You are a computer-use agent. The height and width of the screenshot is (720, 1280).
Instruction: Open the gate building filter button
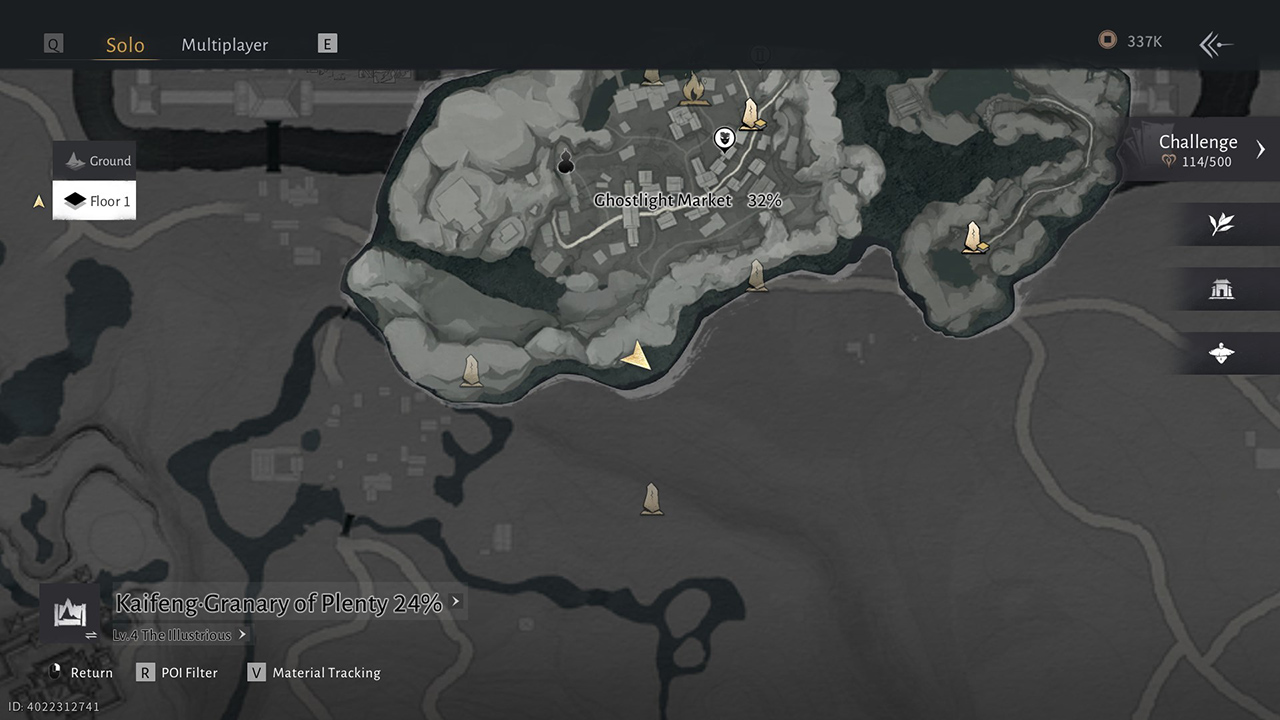click(1221, 290)
